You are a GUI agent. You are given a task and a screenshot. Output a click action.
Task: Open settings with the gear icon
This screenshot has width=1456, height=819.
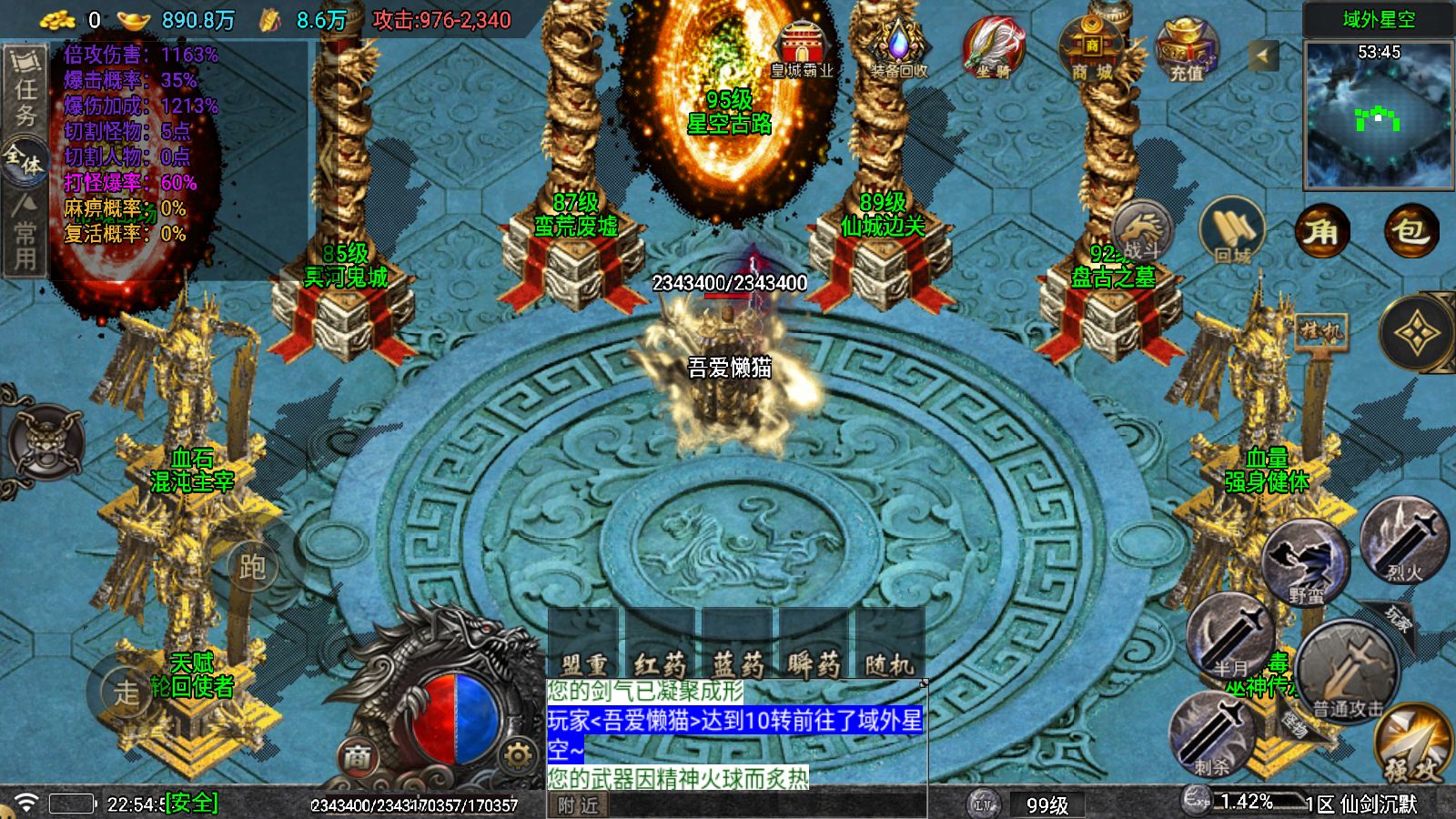tap(518, 756)
